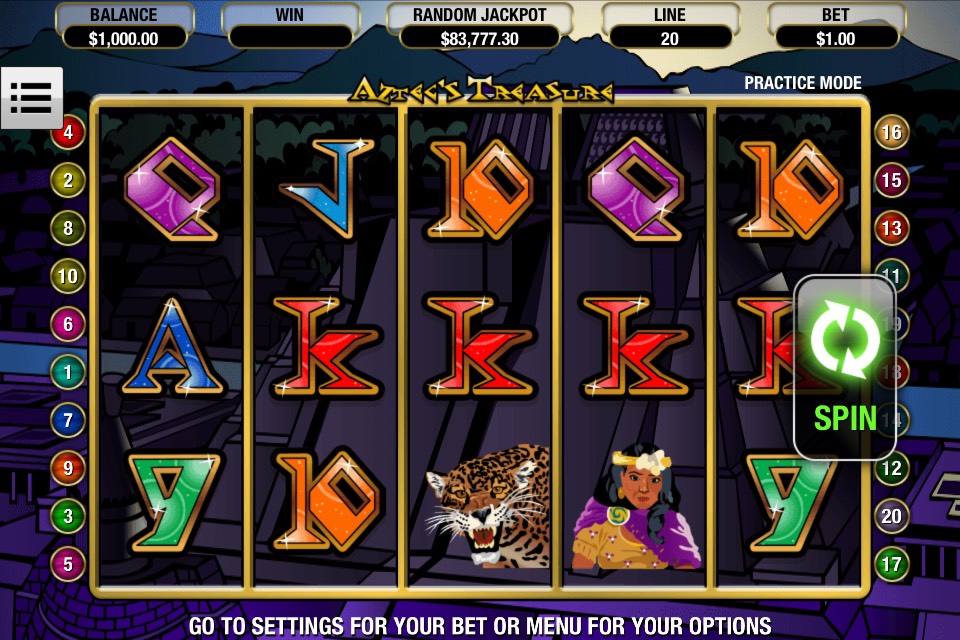The width and height of the screenshot is (960, 640).
Task: Show payline number 1
Action: pyautogui.click(x=68, y=372)
